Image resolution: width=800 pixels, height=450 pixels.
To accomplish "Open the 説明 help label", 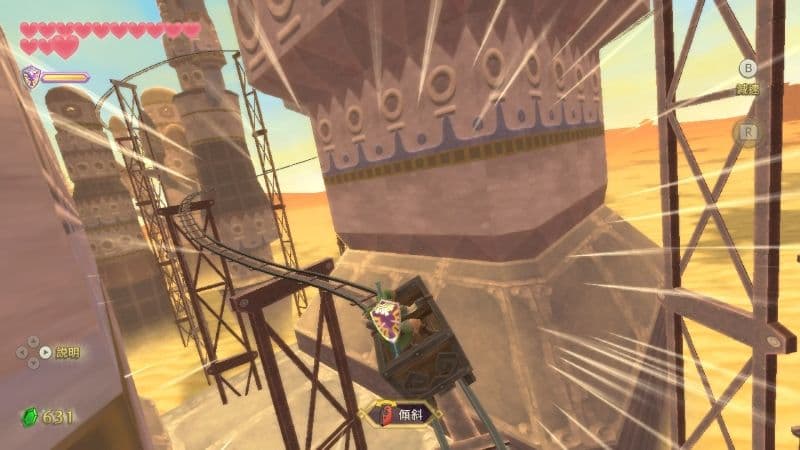I will pos(67,352).
